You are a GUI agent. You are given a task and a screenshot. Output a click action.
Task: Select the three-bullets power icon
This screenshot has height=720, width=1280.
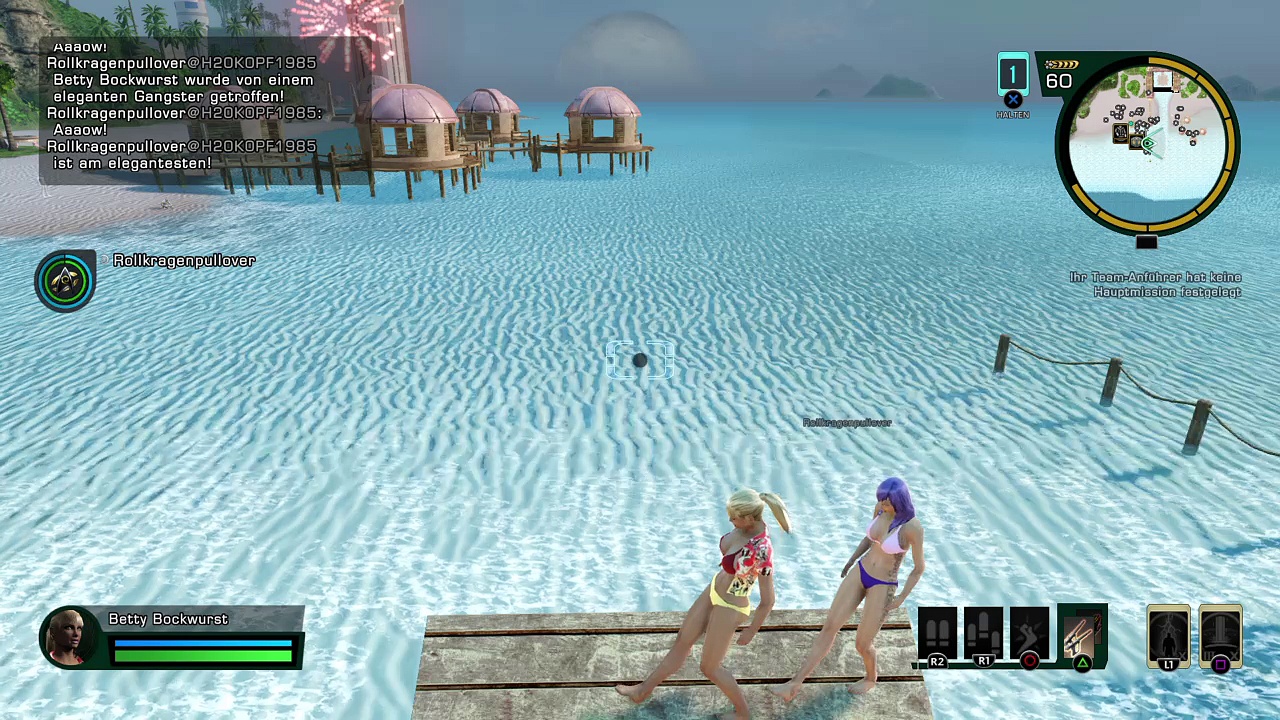pyautogui.click(x=983, y=634)
